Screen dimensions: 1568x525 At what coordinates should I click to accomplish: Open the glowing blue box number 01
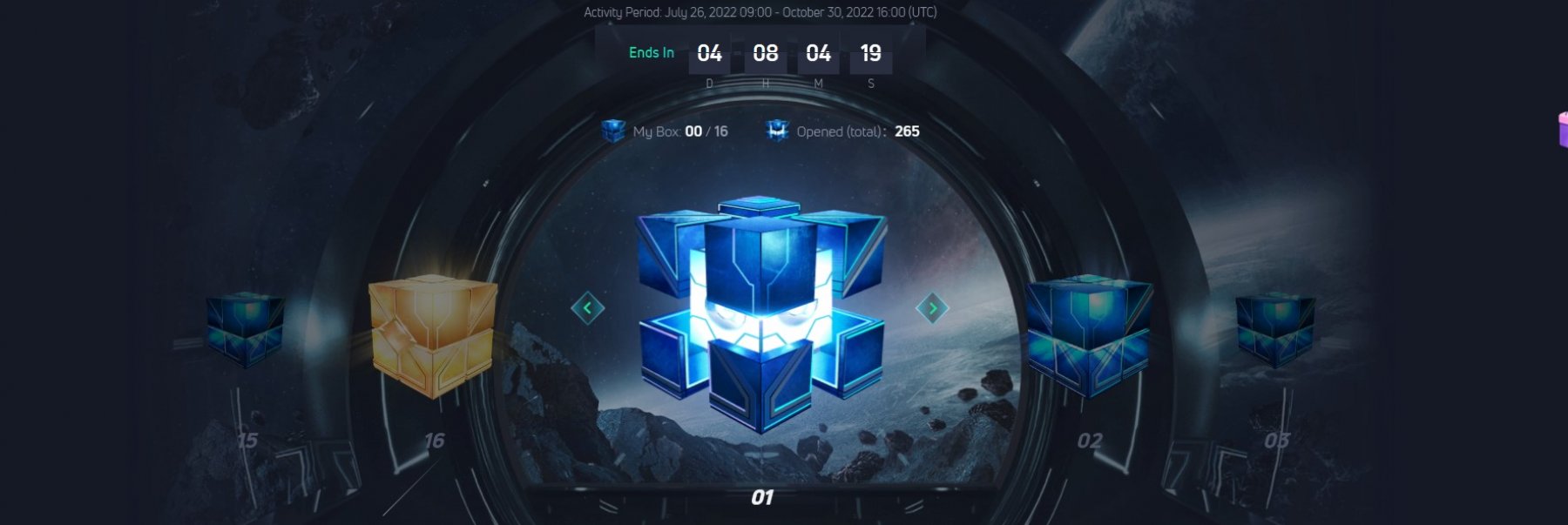point(760,313)
